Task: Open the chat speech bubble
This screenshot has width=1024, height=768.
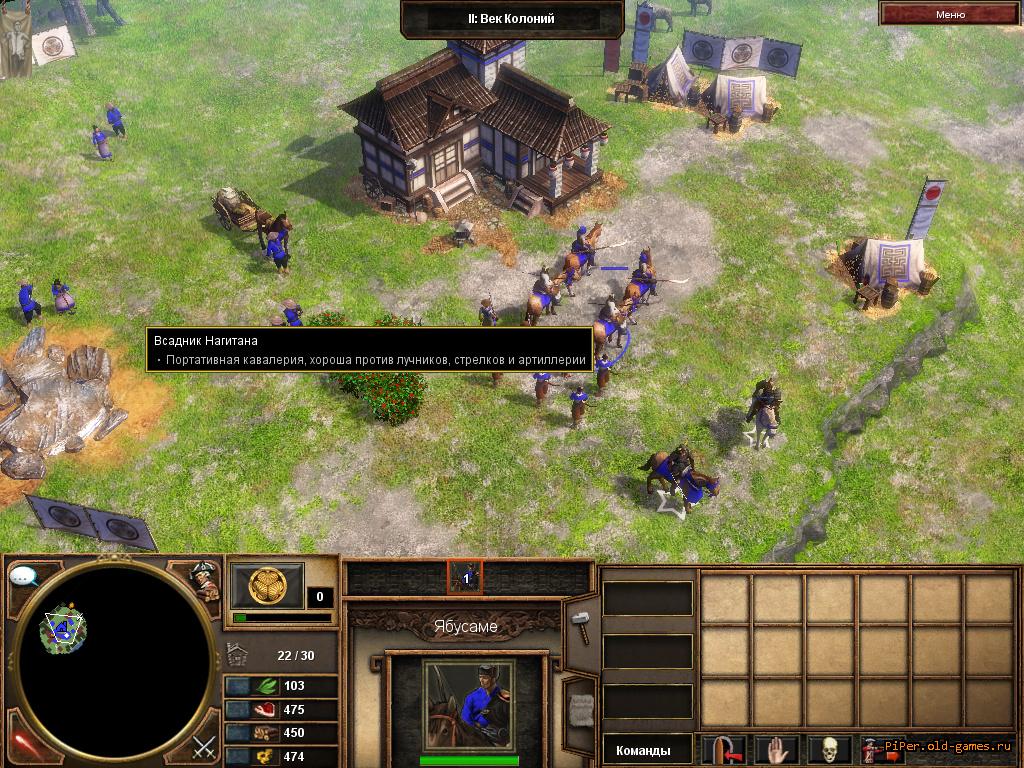Action: [x=23, y=577]
